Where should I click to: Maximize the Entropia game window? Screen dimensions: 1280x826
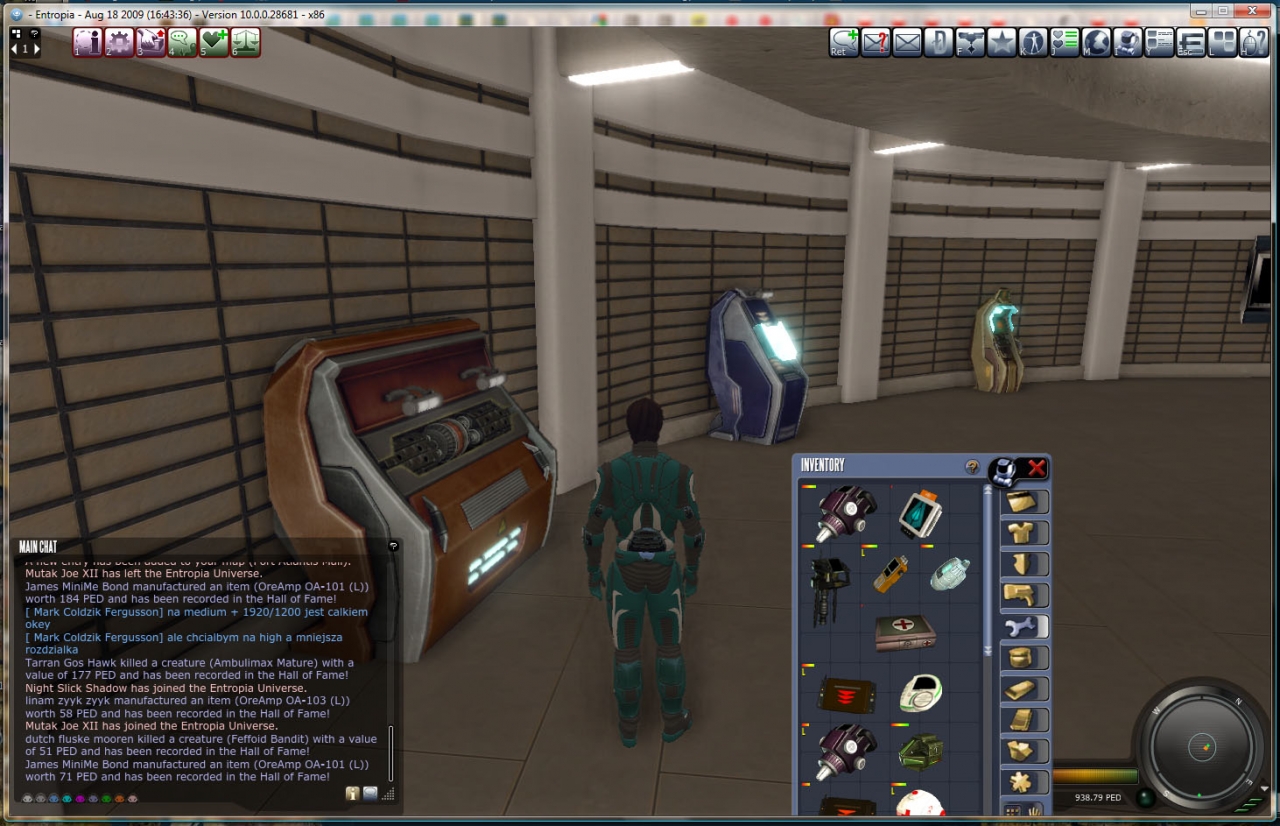(x=1223, y=10)
